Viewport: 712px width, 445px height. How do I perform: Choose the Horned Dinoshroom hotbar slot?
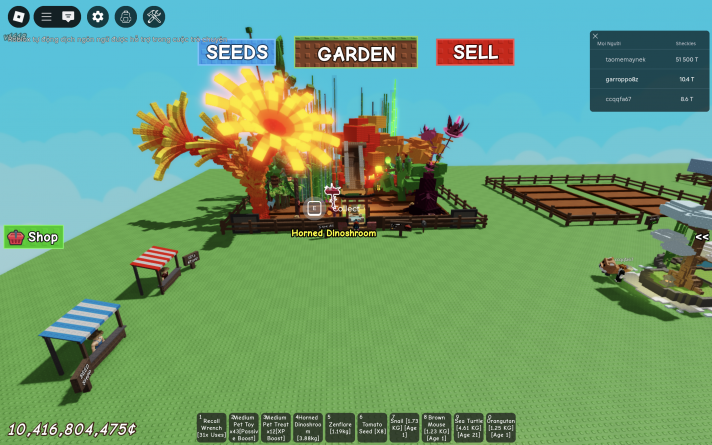coord(309,428)
